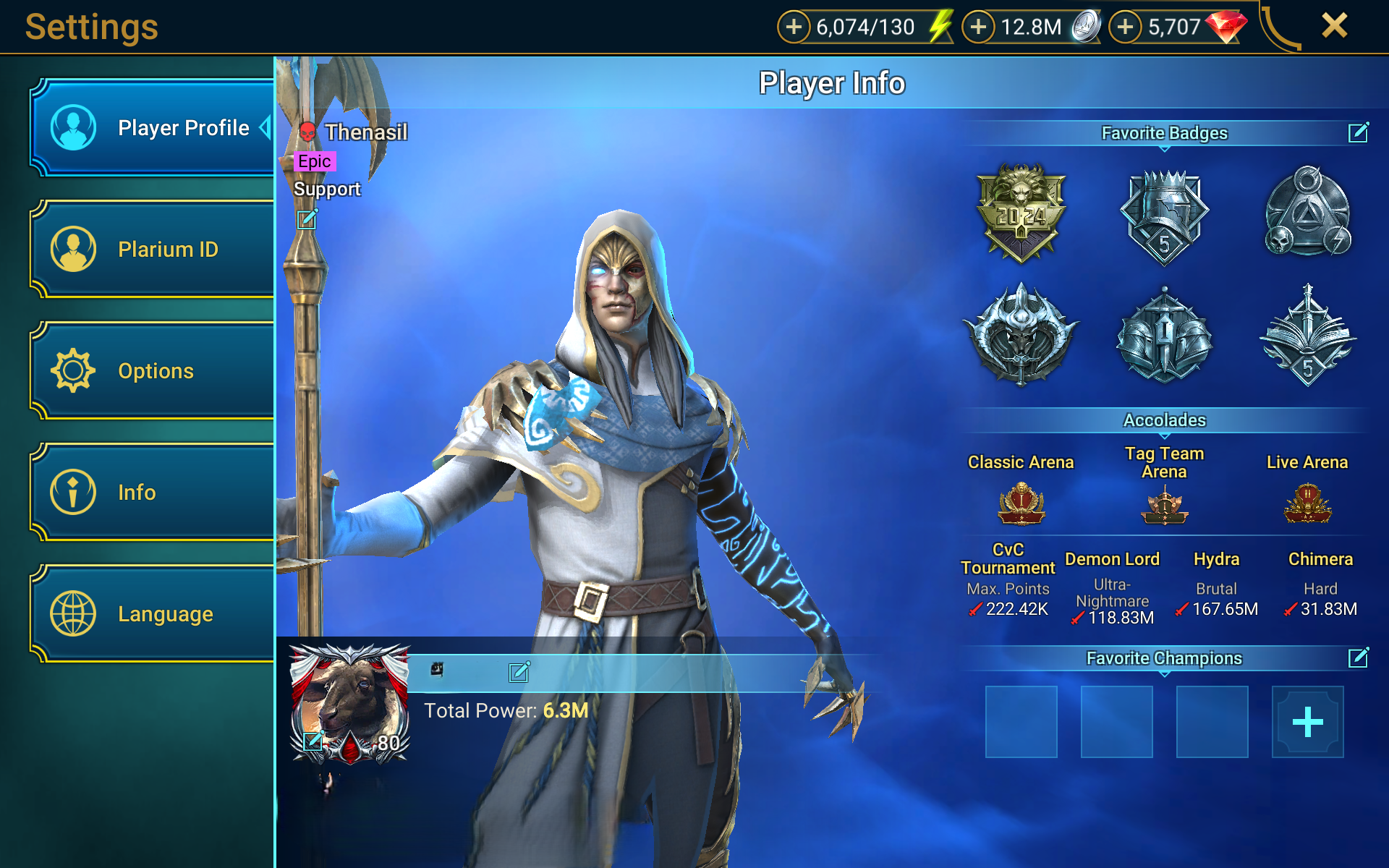Open the Player Profile section
The width and height of the screenshot is (1389, 868).
coord(152,128)
